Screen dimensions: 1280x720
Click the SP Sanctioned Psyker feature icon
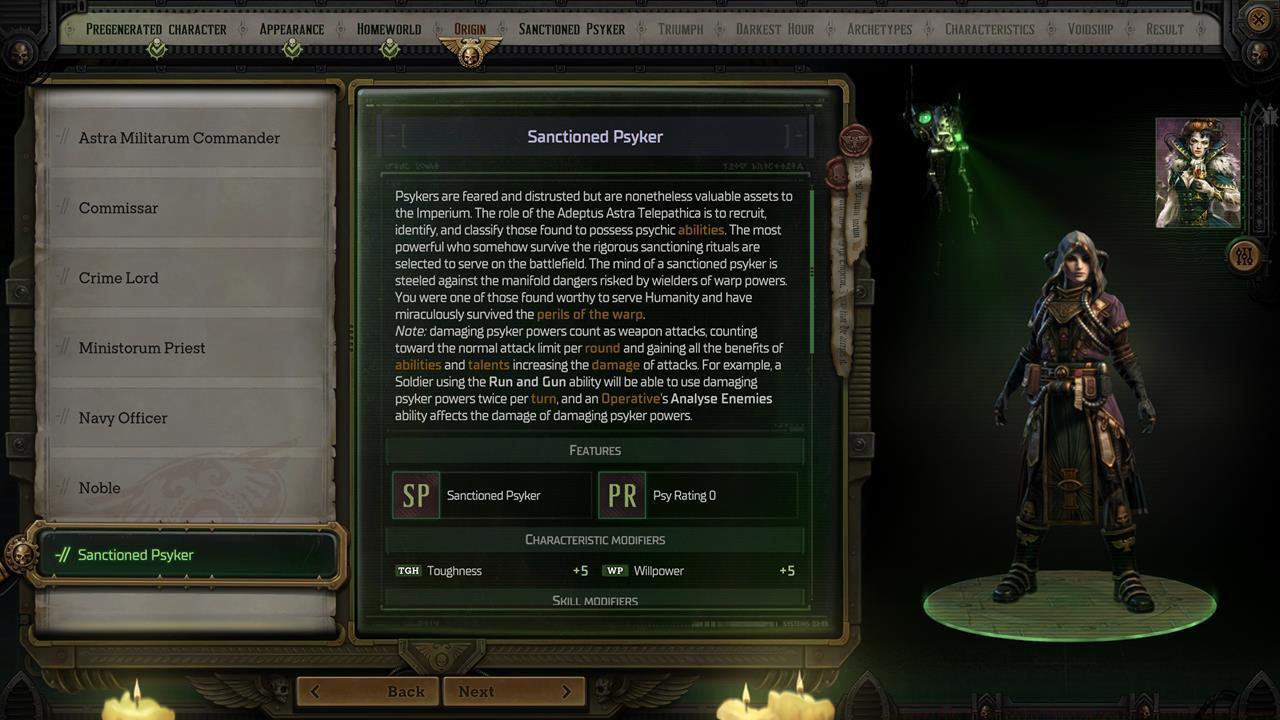[x=416, y=495]
